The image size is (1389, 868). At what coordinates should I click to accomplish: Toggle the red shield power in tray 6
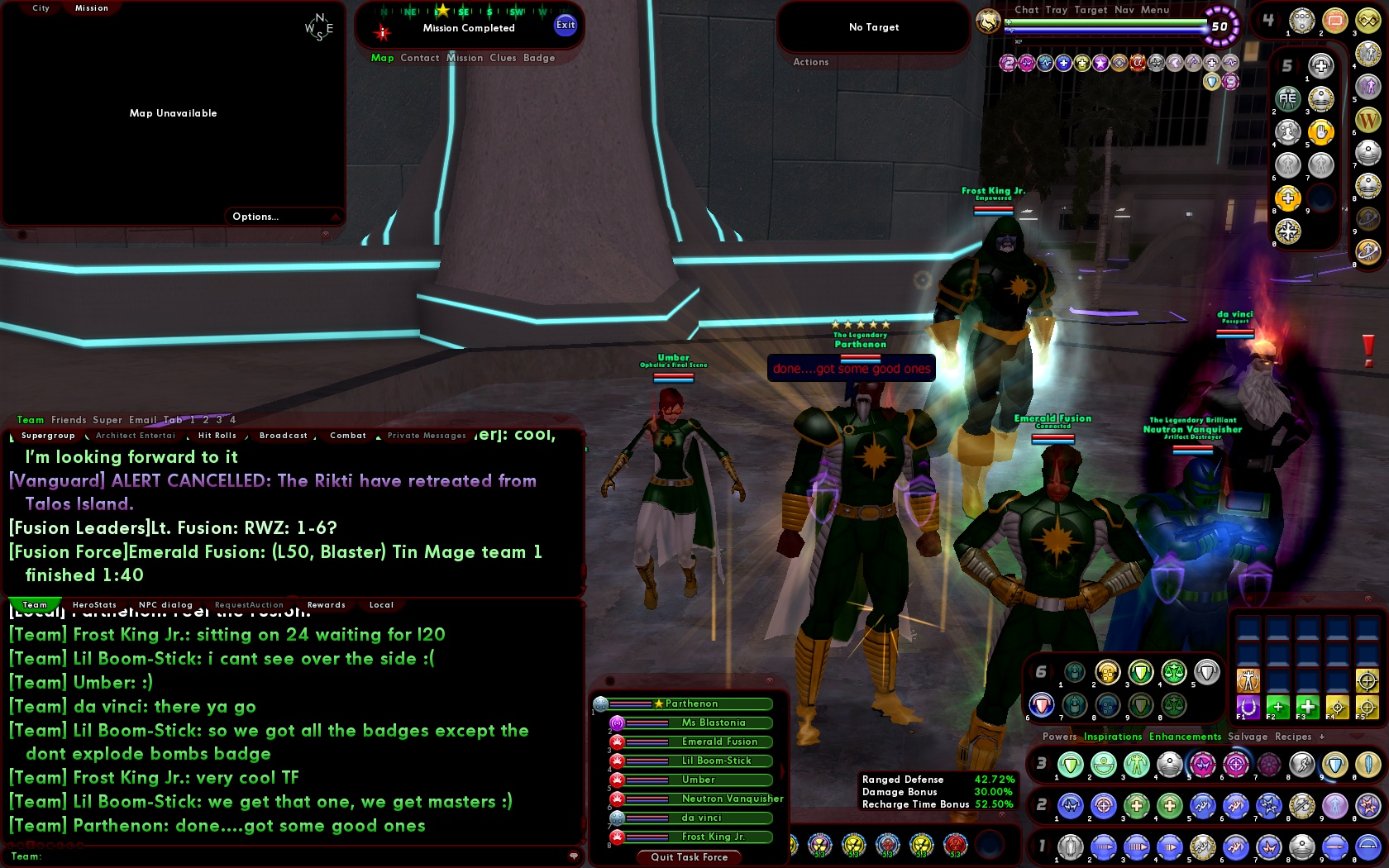click(x=1042, y=703)
